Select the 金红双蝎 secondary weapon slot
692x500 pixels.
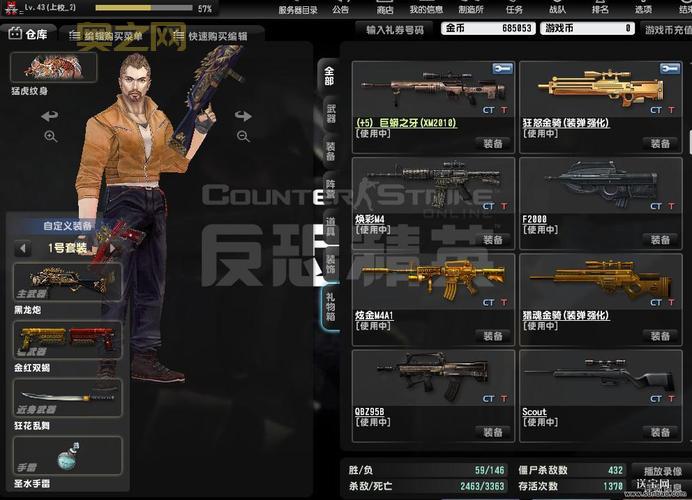[67, 340]
